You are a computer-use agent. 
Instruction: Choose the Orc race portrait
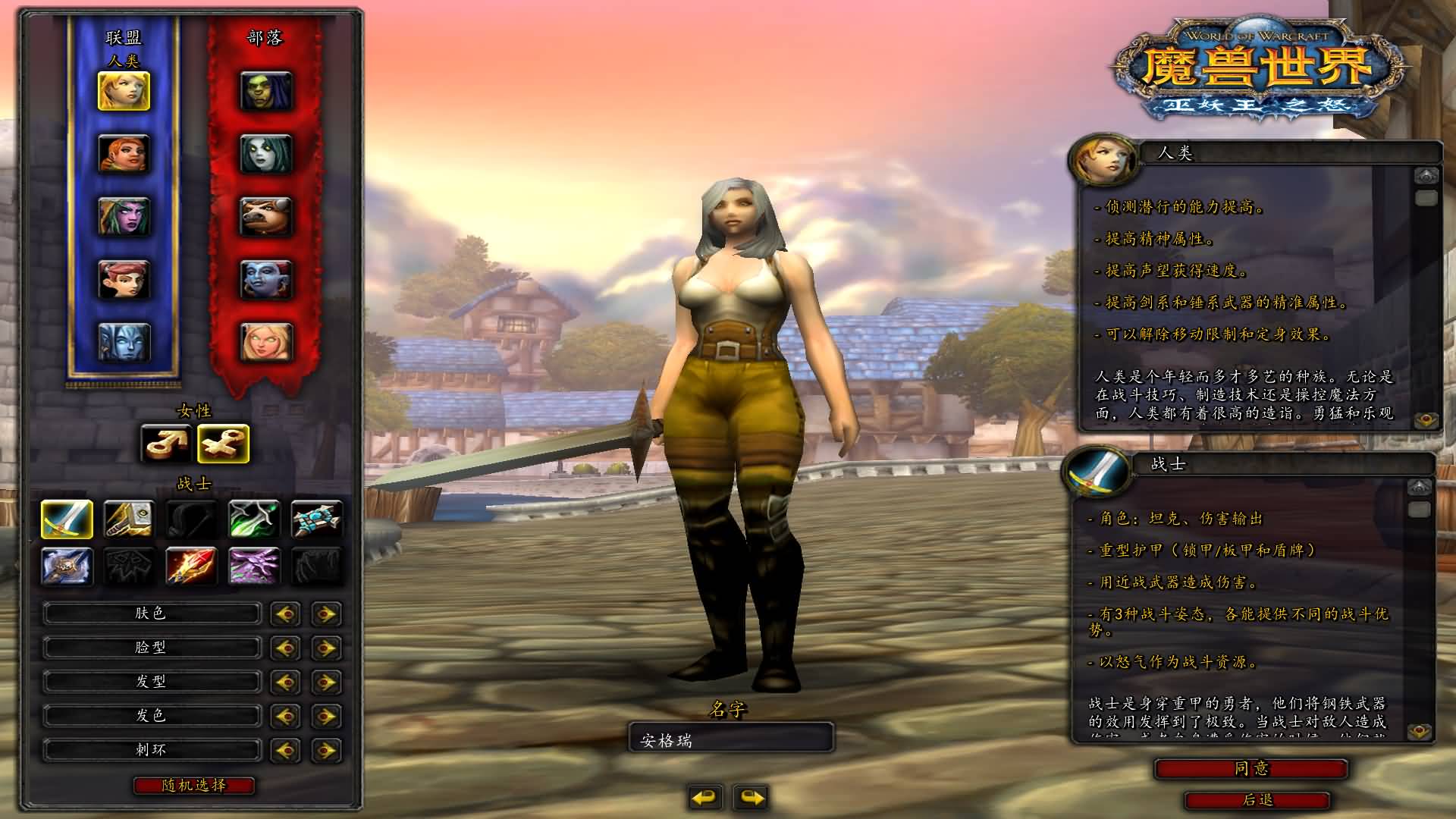(x=265, y=91)
